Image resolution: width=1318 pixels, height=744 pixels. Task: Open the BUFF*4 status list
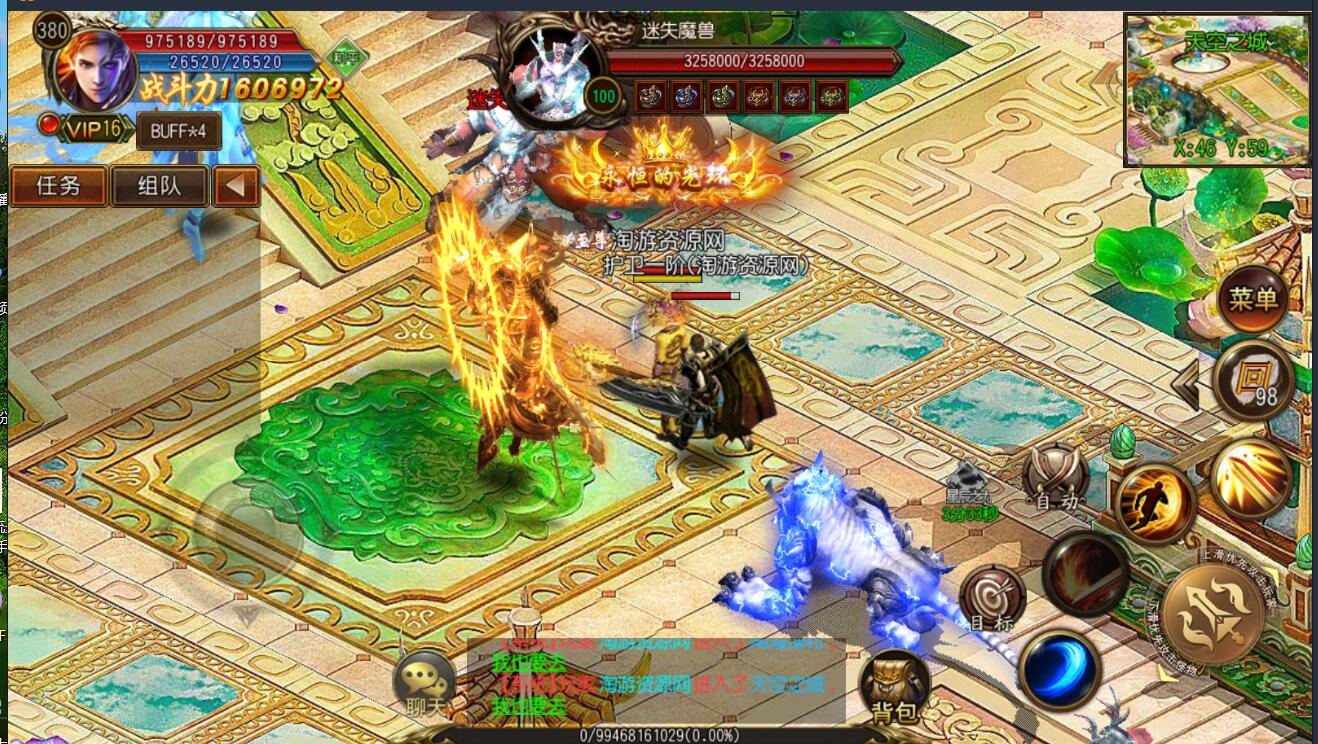pyautogui.click(x=178, y=131)
